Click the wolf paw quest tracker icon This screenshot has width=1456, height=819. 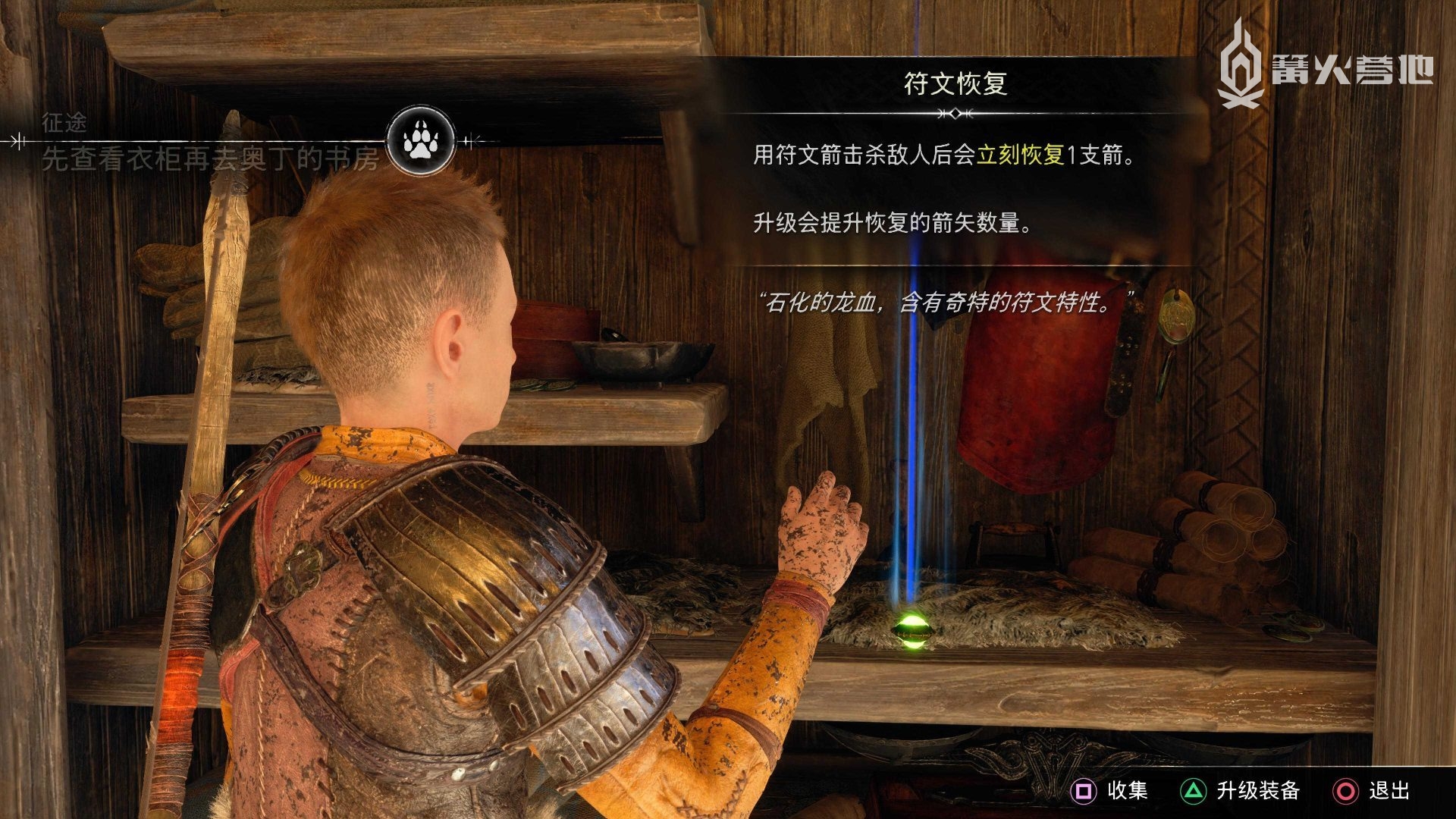420,140
